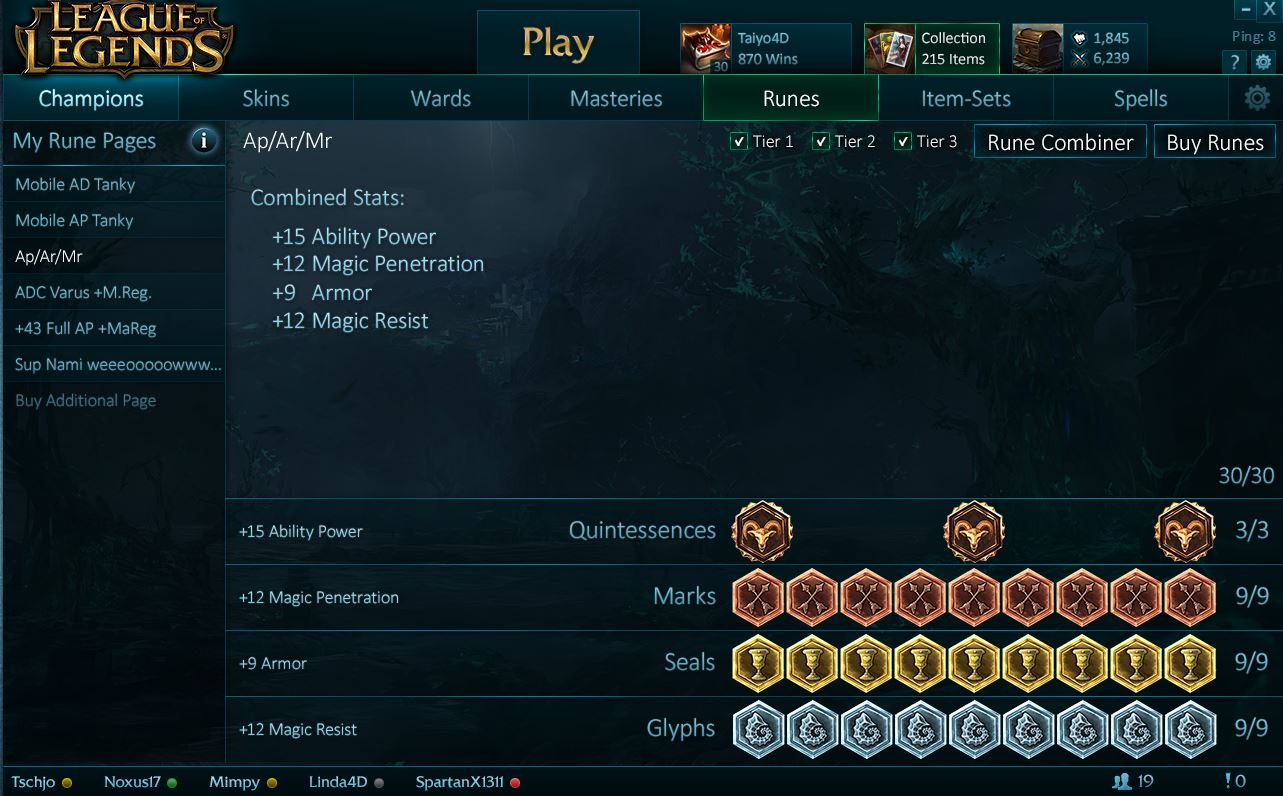Click the Buy Additional Page link

(x=85, y=400)
